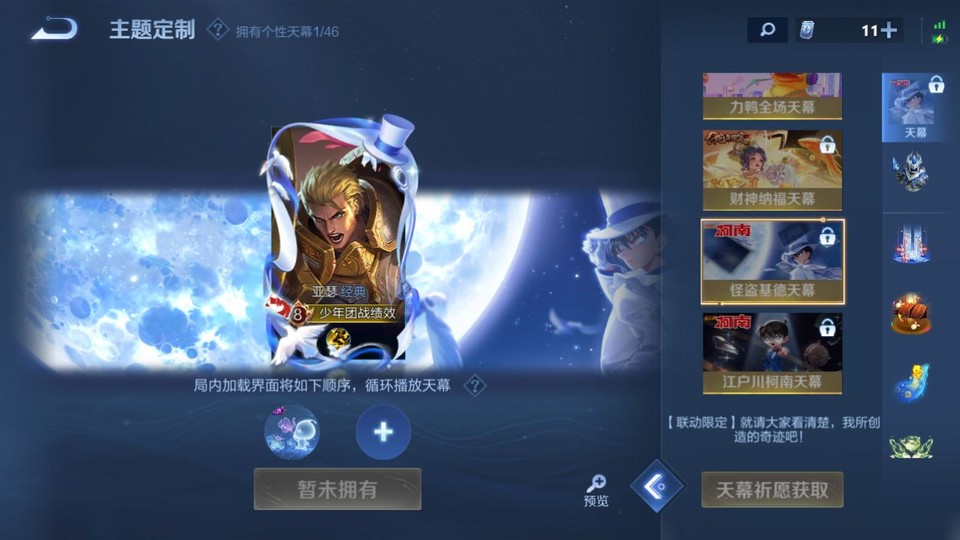
Task: Add more tickets with the plus button
Action: [x=887, y=30]
